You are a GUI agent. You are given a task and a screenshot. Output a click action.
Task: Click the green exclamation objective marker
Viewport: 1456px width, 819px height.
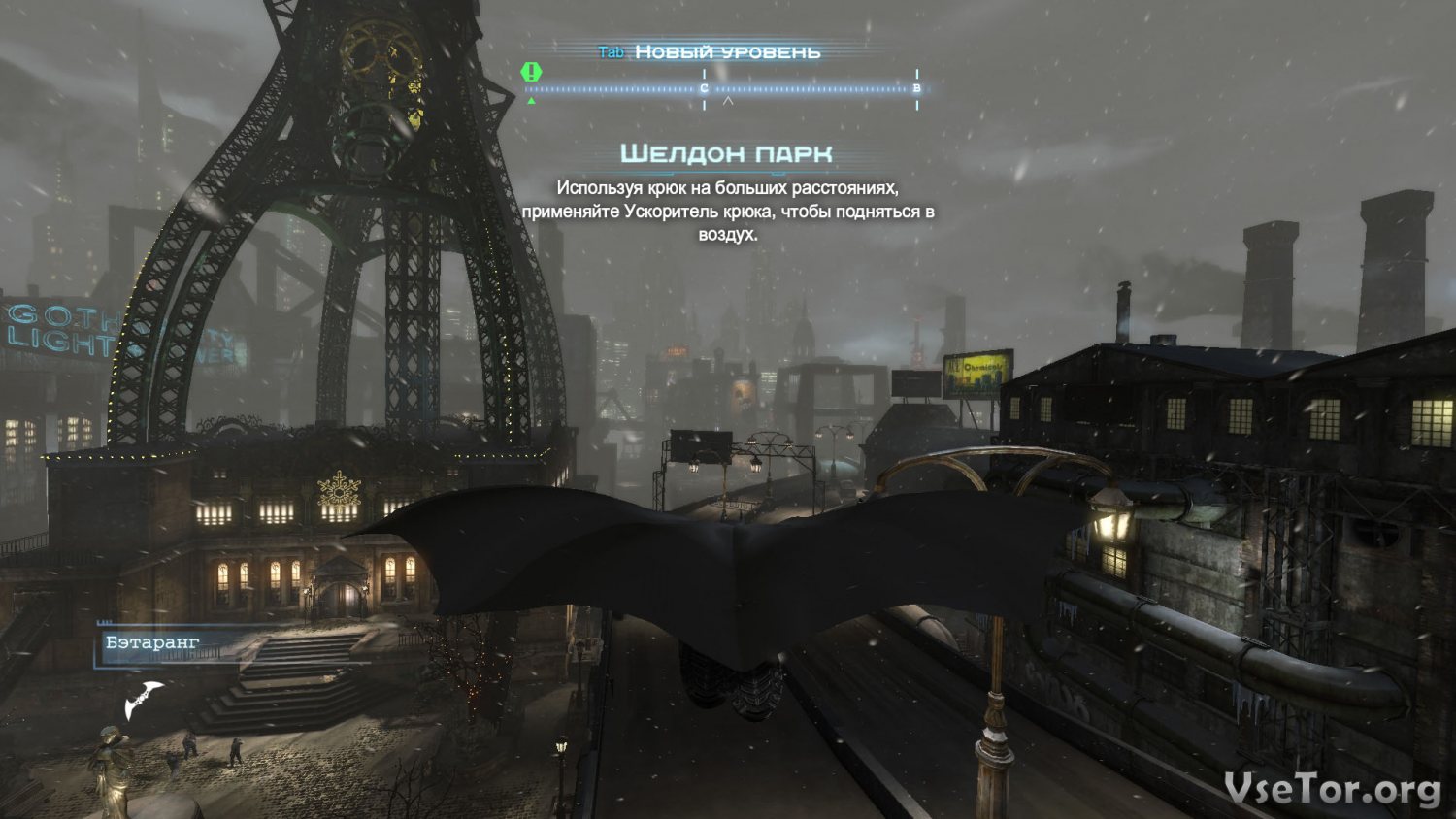(531, 72)
